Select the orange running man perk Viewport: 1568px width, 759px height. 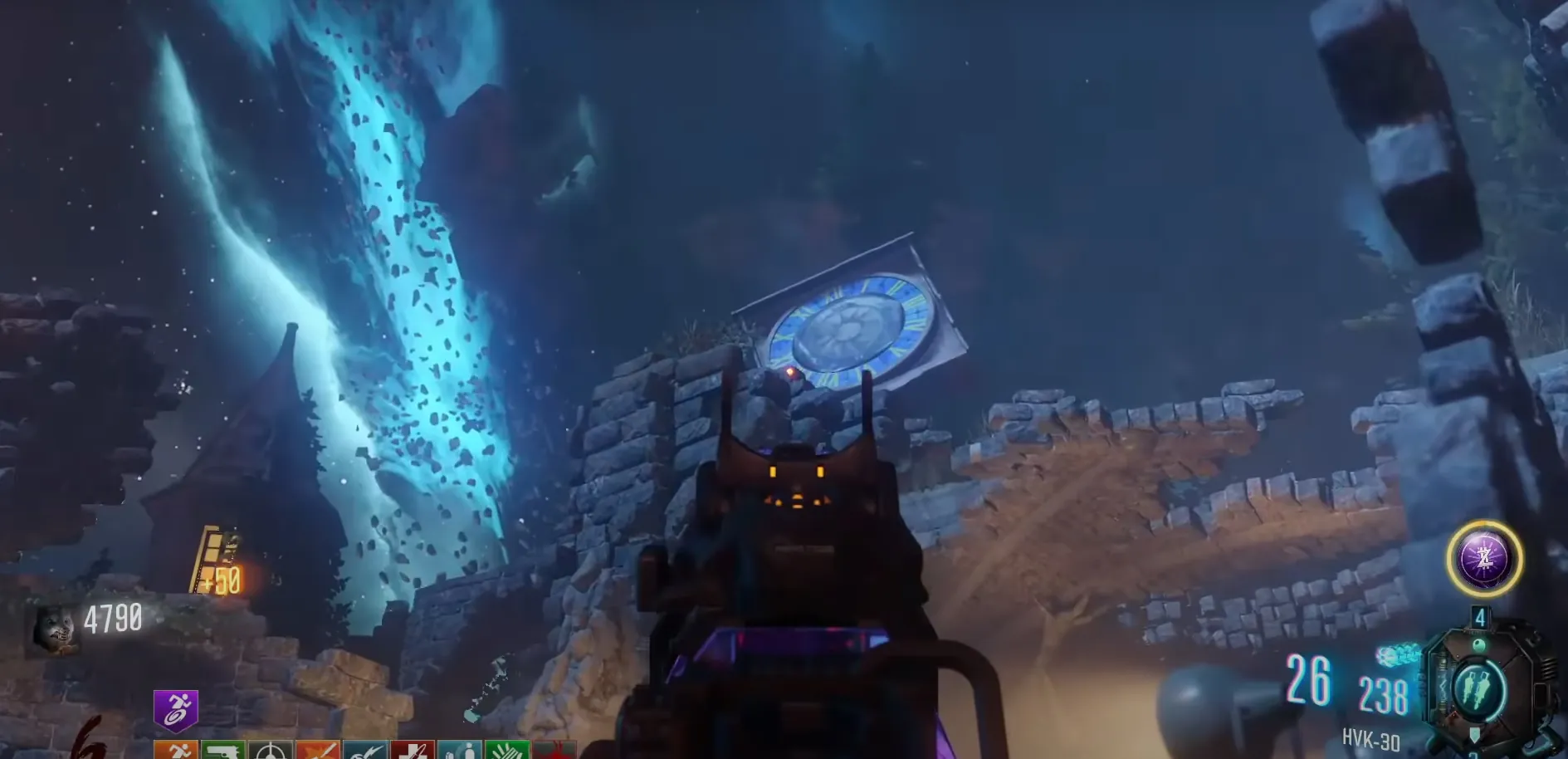[x=176, y=750]
